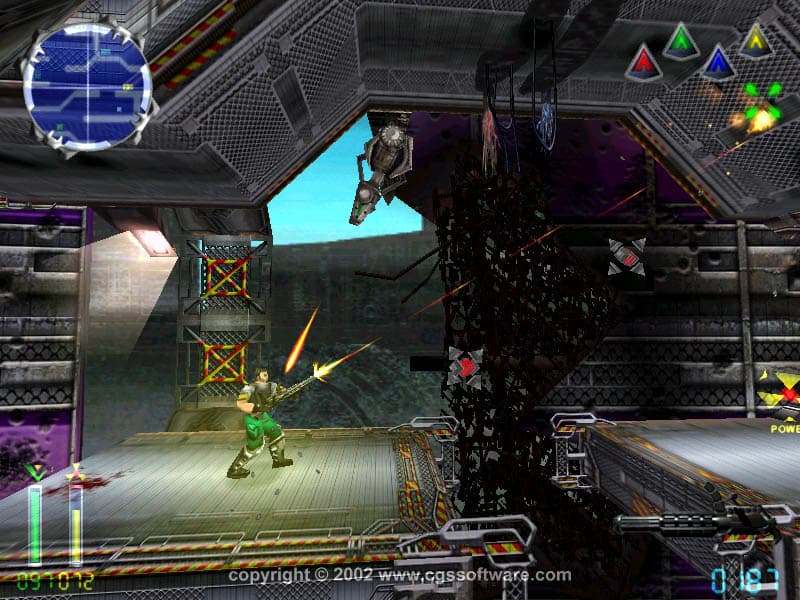Select the green triangle key icon

(x=681, y=42)
